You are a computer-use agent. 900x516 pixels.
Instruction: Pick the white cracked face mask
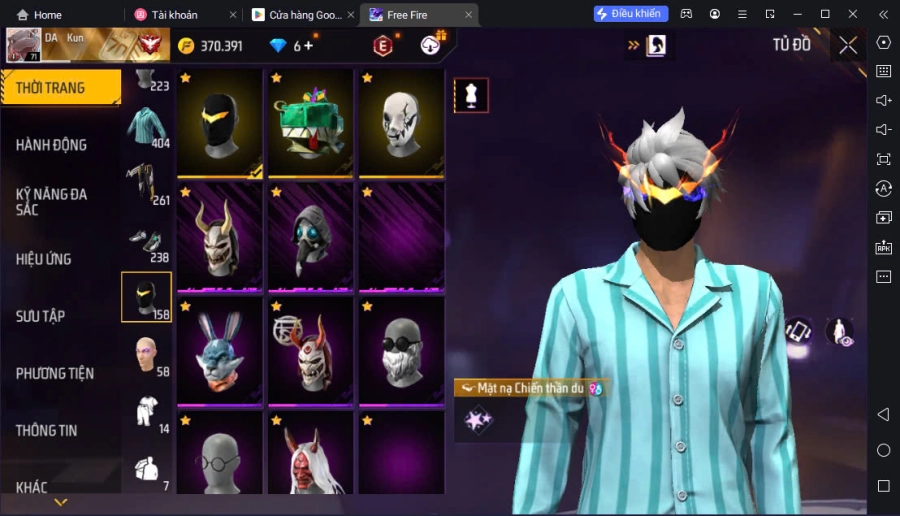tap(400, 123)
